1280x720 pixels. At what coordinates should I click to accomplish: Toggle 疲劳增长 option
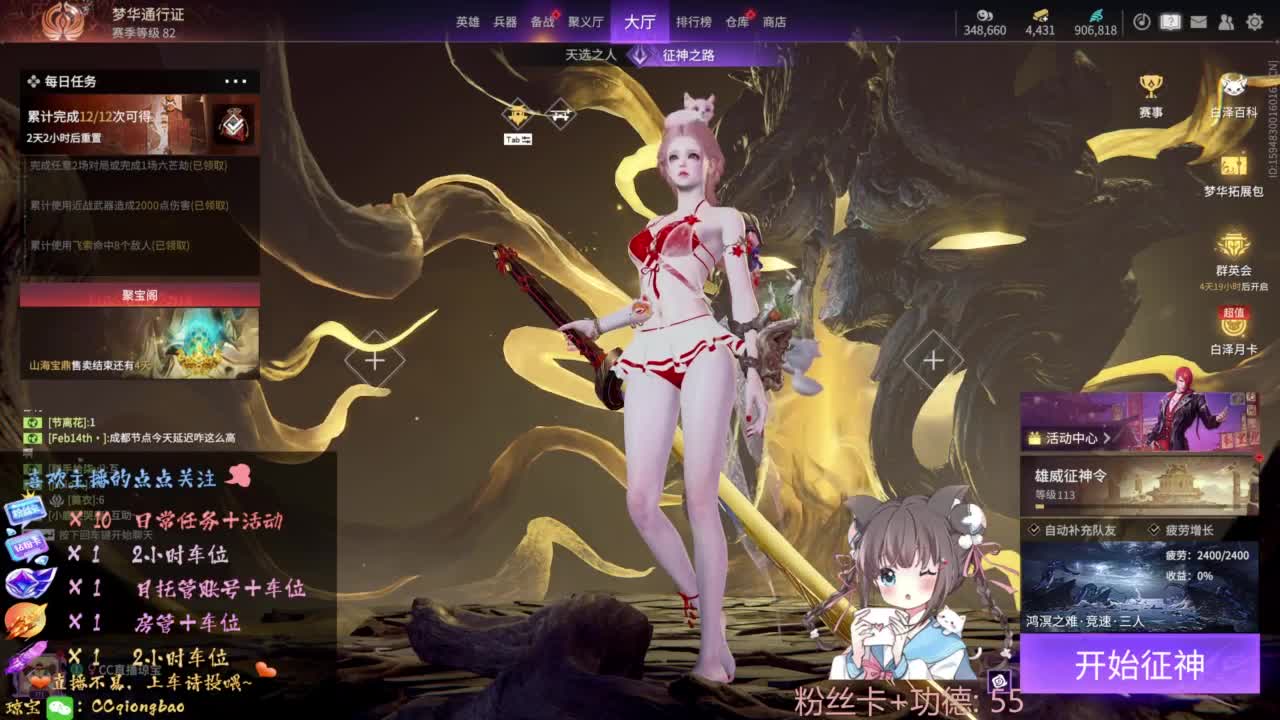[x=1189, y=530]
